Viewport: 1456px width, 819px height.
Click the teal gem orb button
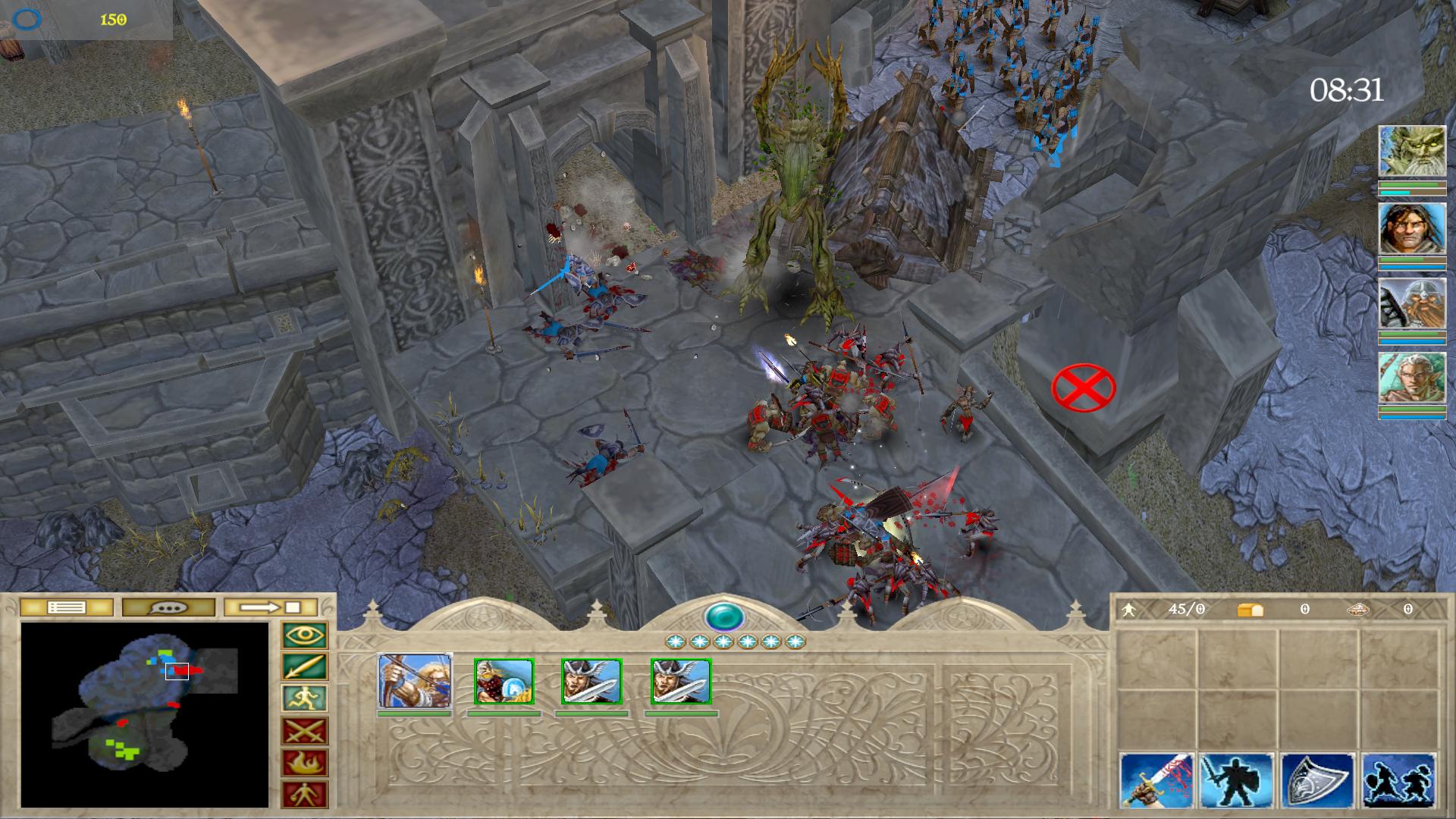pos(724,617)
